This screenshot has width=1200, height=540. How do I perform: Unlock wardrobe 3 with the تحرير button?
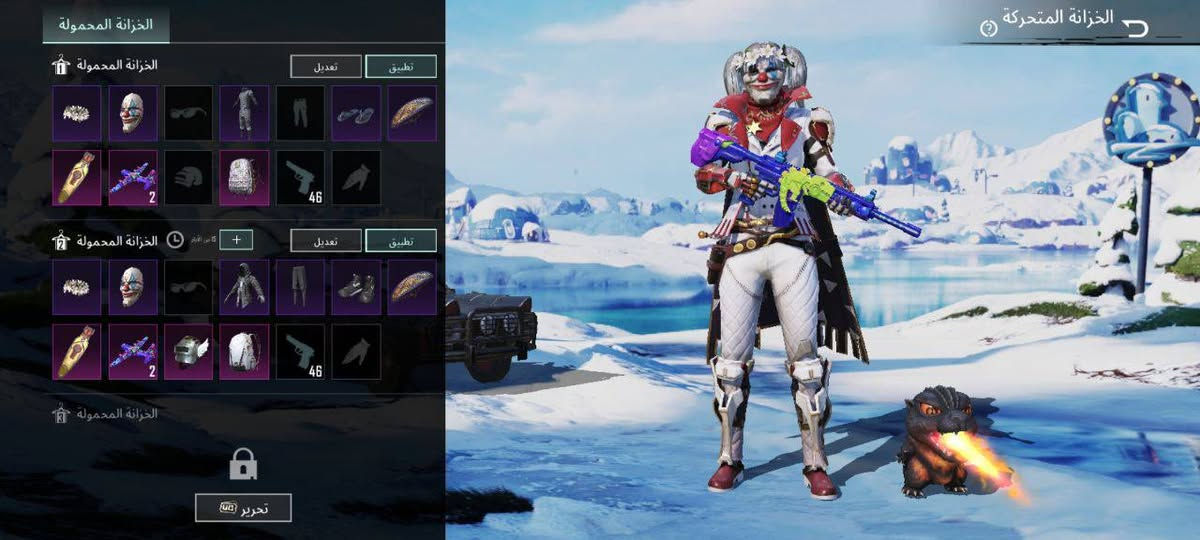click(243, 507)
